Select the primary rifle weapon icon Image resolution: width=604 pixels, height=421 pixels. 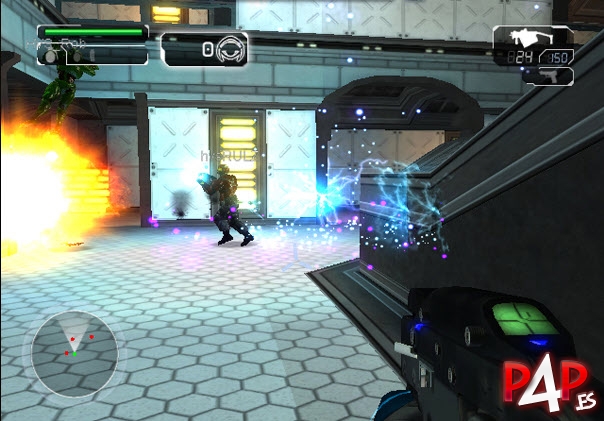point(526,39)
